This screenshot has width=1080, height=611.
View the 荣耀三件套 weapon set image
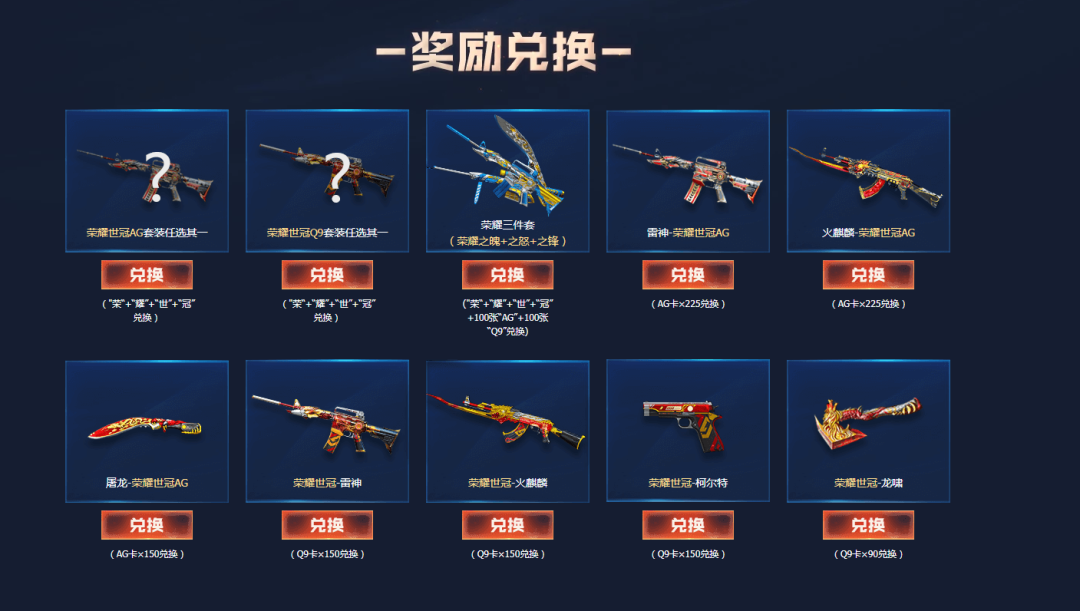coord(507,165)
